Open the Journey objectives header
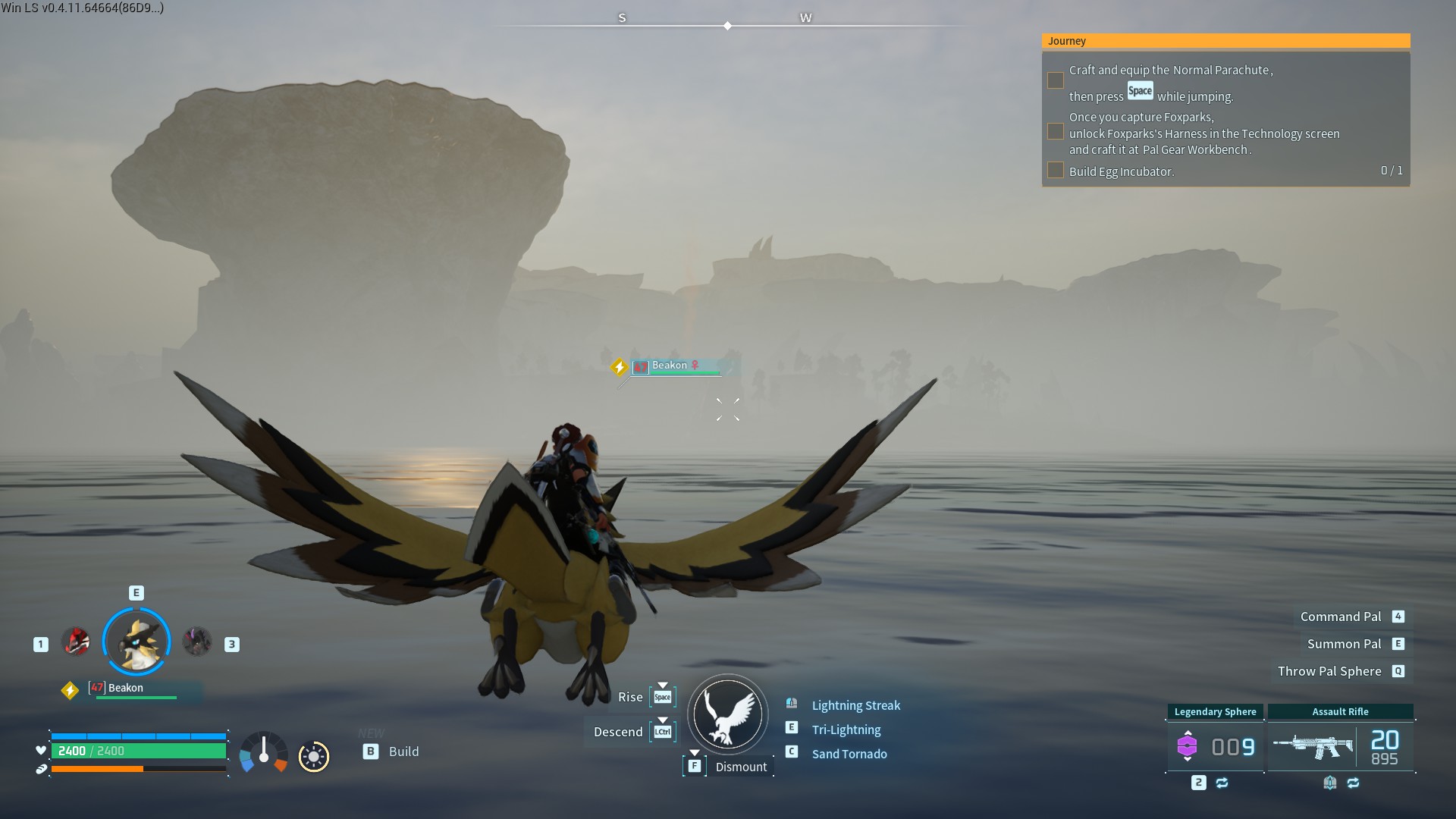The height and width of the screenshot is (819, 1456). (1225, 41)
